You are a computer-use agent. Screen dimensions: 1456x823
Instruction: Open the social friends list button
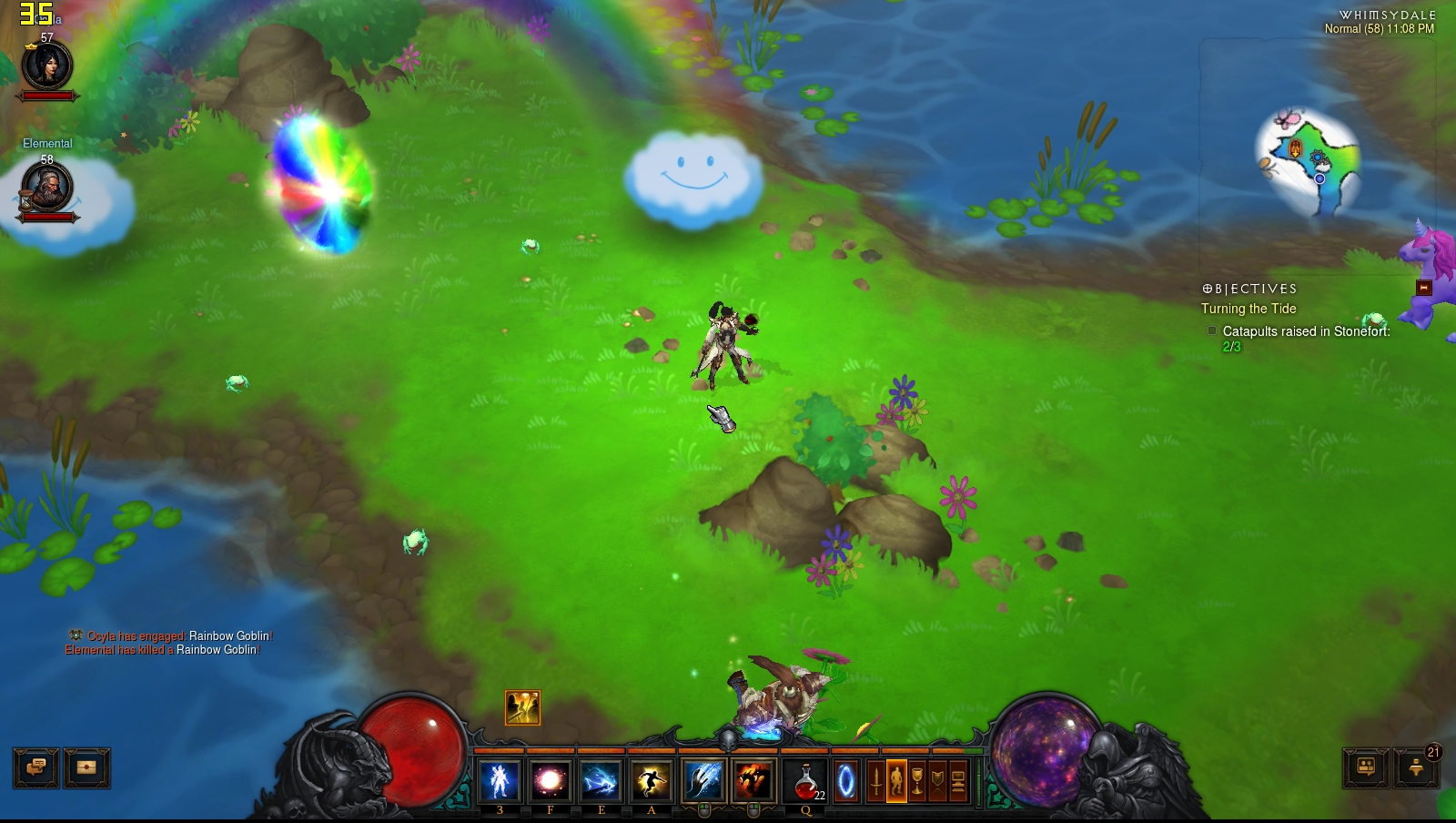(1366, 767)
